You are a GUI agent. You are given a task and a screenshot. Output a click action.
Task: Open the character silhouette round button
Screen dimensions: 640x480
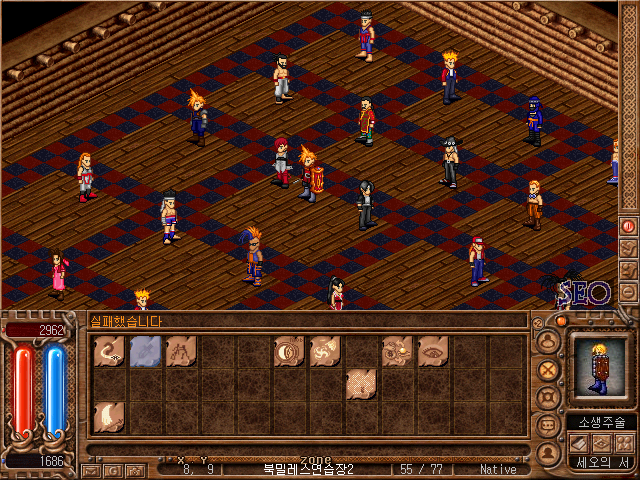pyautogui.click(x=547, y=341)
